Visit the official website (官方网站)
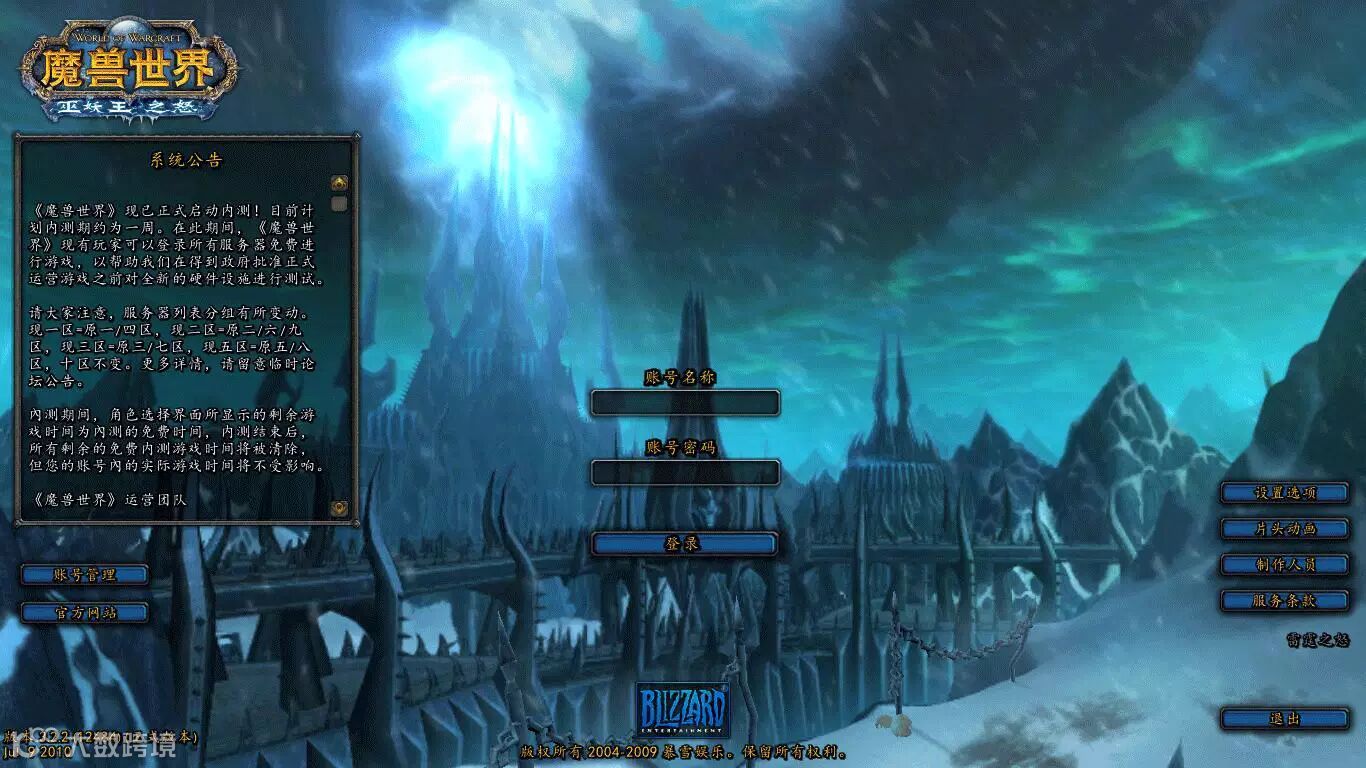The width and height of the screenshot is (1366, 768). [x=85, y=612]
